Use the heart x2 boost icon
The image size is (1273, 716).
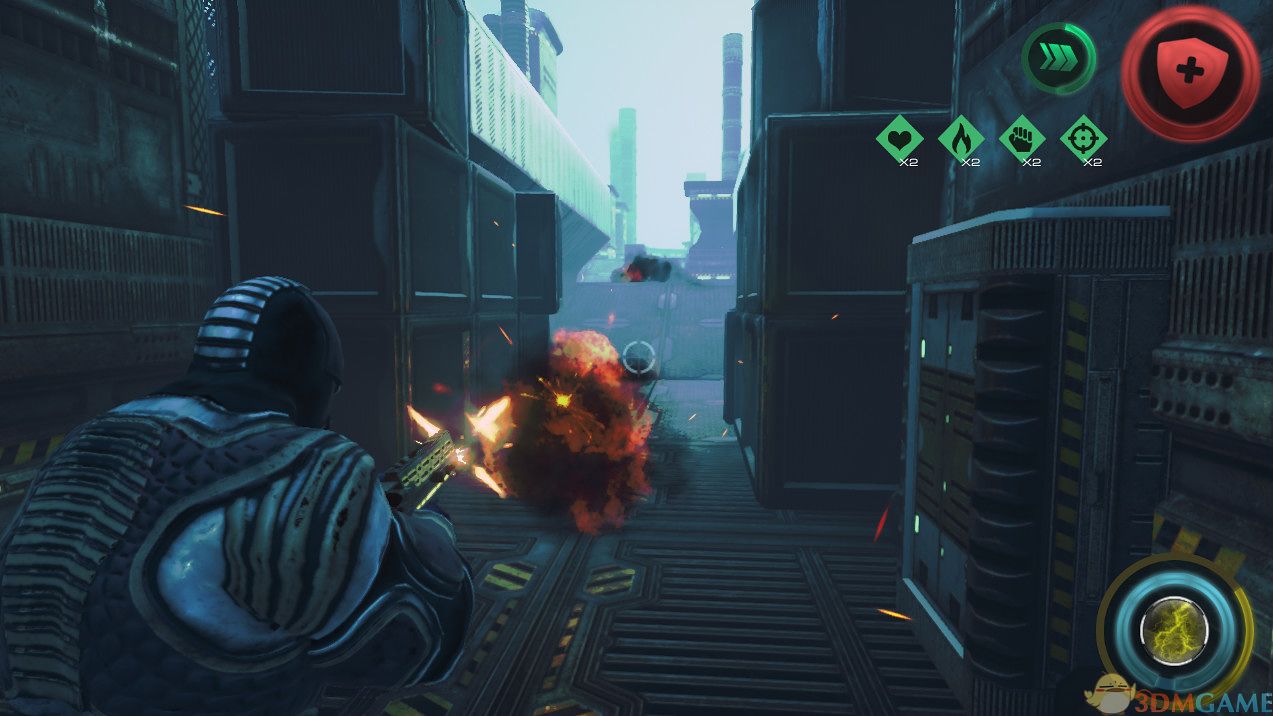click(x=899, y=139)
